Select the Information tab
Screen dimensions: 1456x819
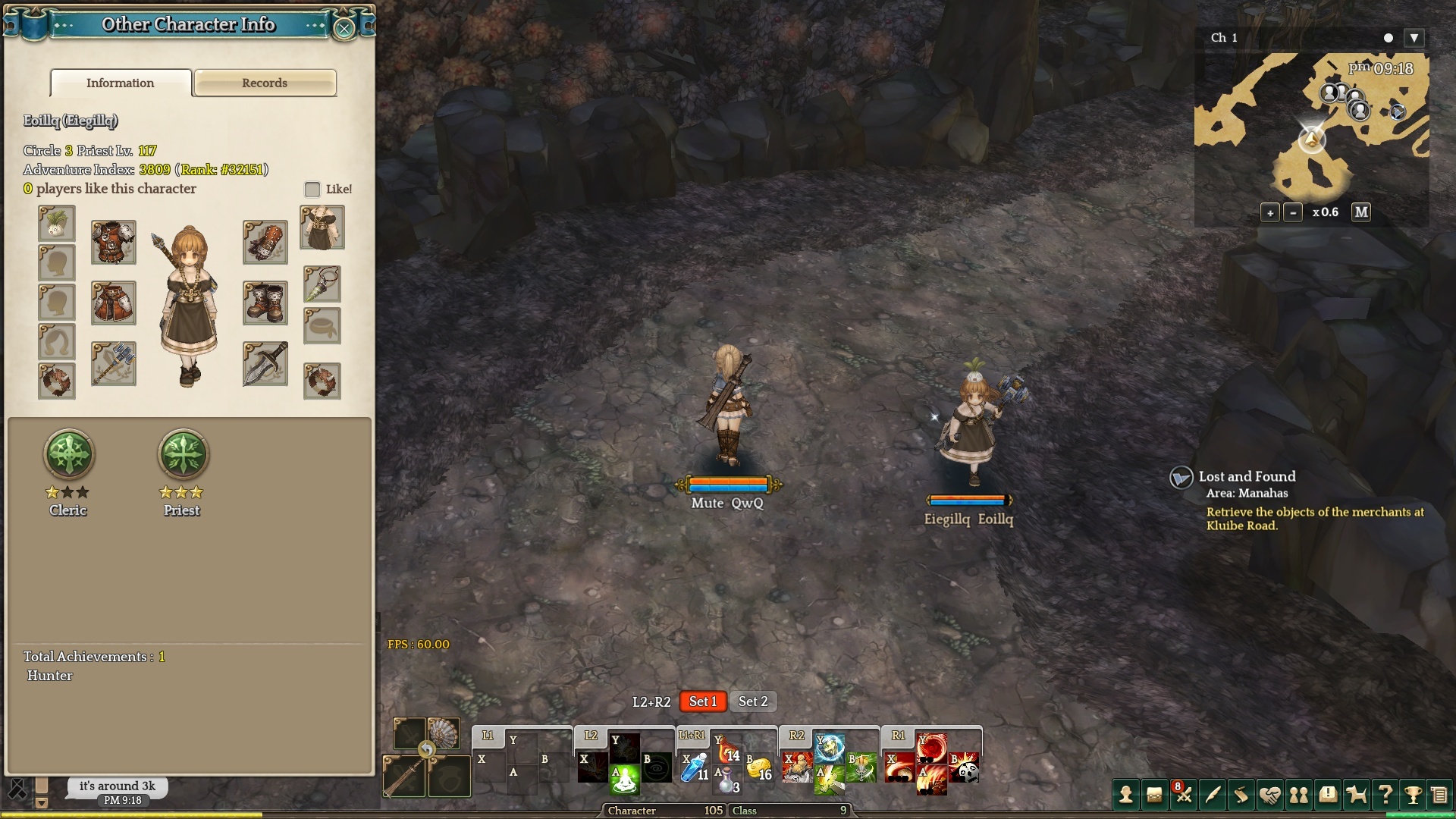(x=121, y=83)
